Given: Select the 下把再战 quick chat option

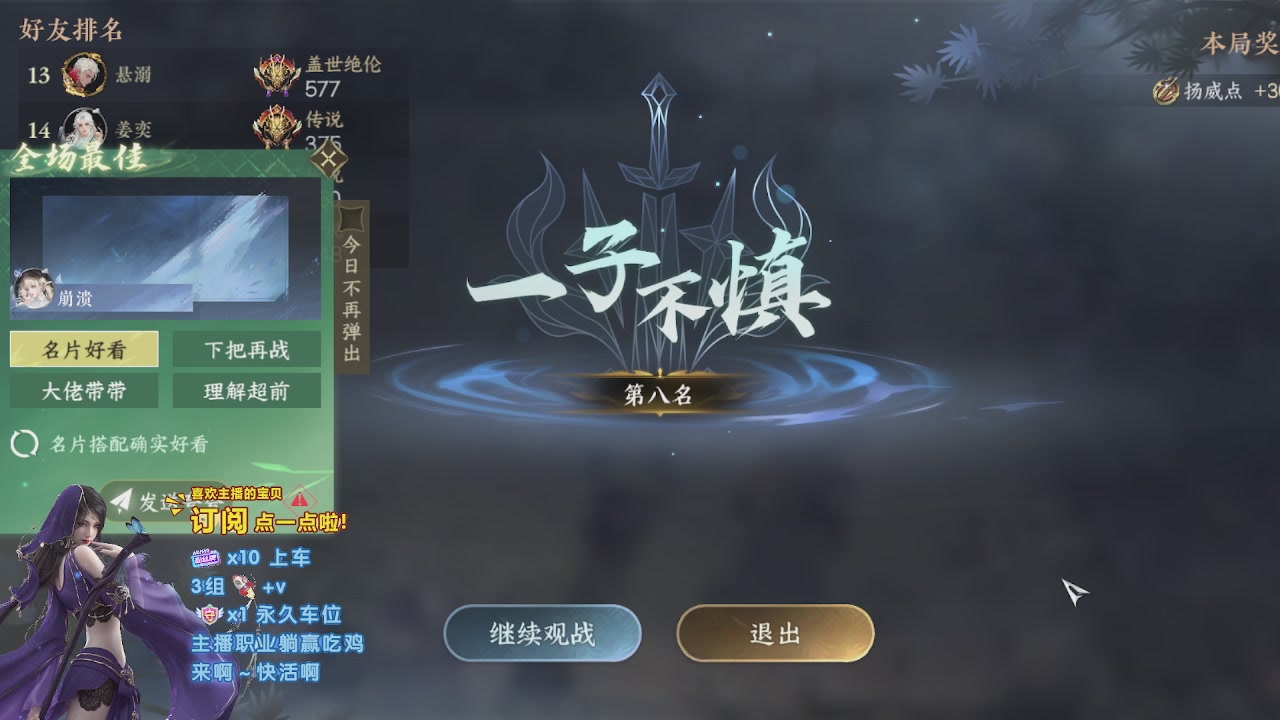Looking at the screenshot, I should click(x=247, y=350).
